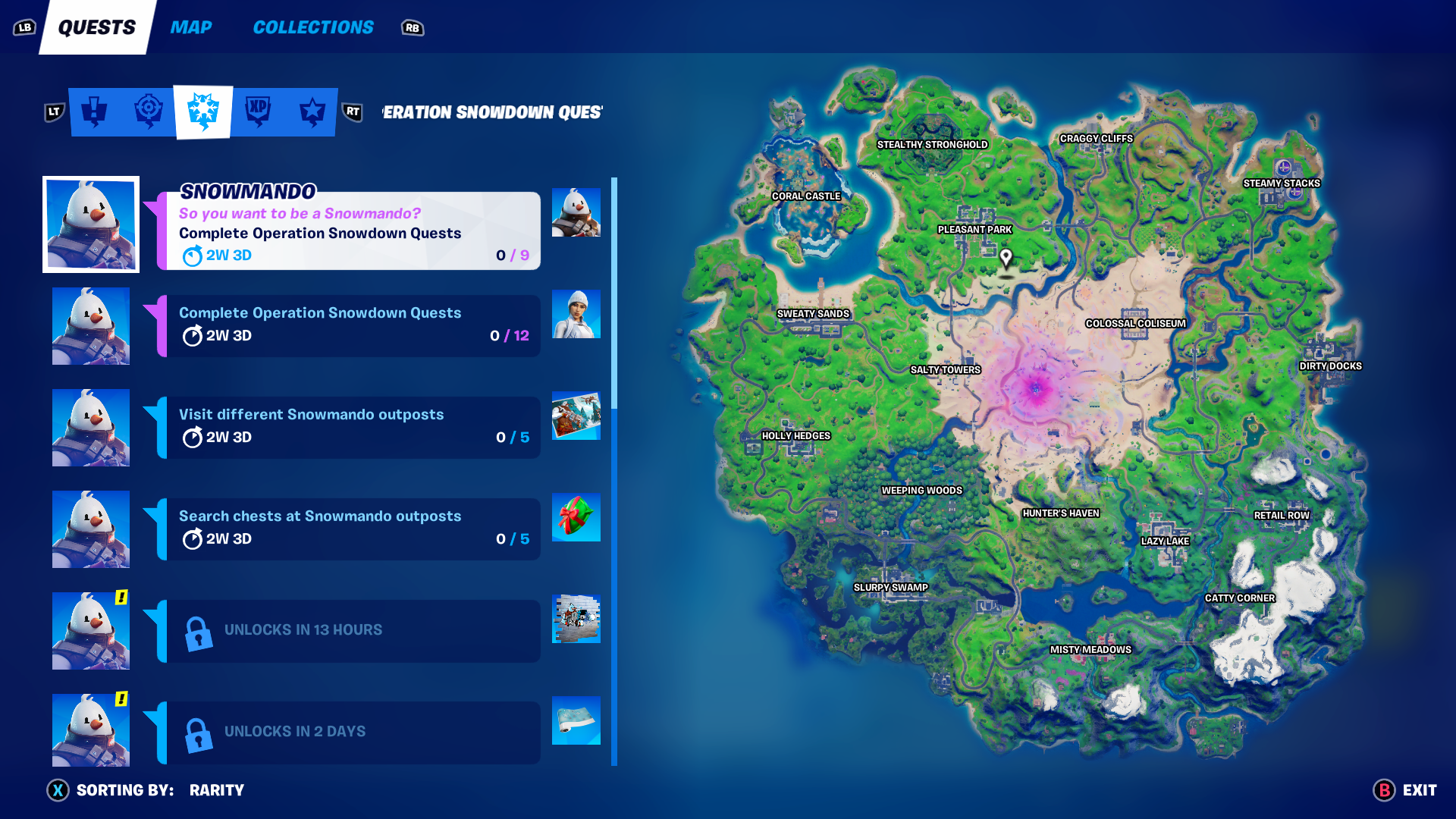Viewport: 1456px width, 819px height.
Task: Switch to the MAP tab
Action: tap(190, 27)
